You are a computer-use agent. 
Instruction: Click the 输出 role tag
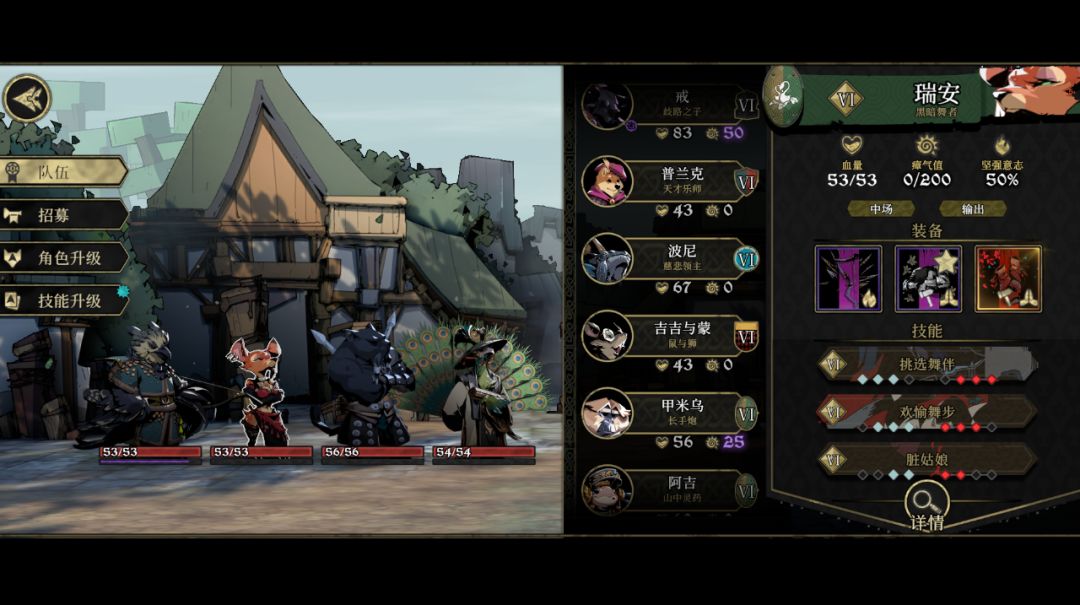tap(972, 209)
